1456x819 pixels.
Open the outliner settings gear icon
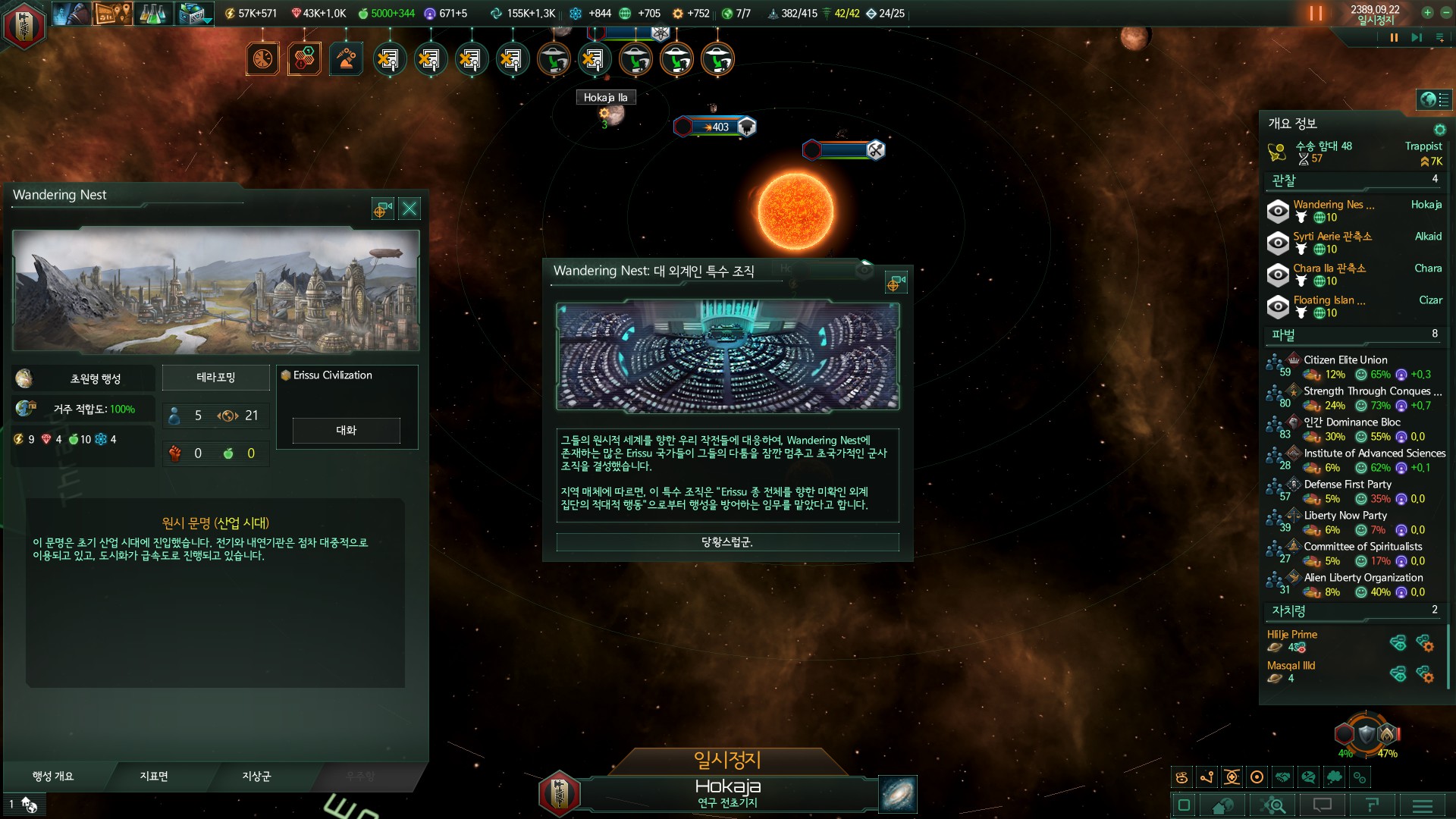tap(1439, 129)
